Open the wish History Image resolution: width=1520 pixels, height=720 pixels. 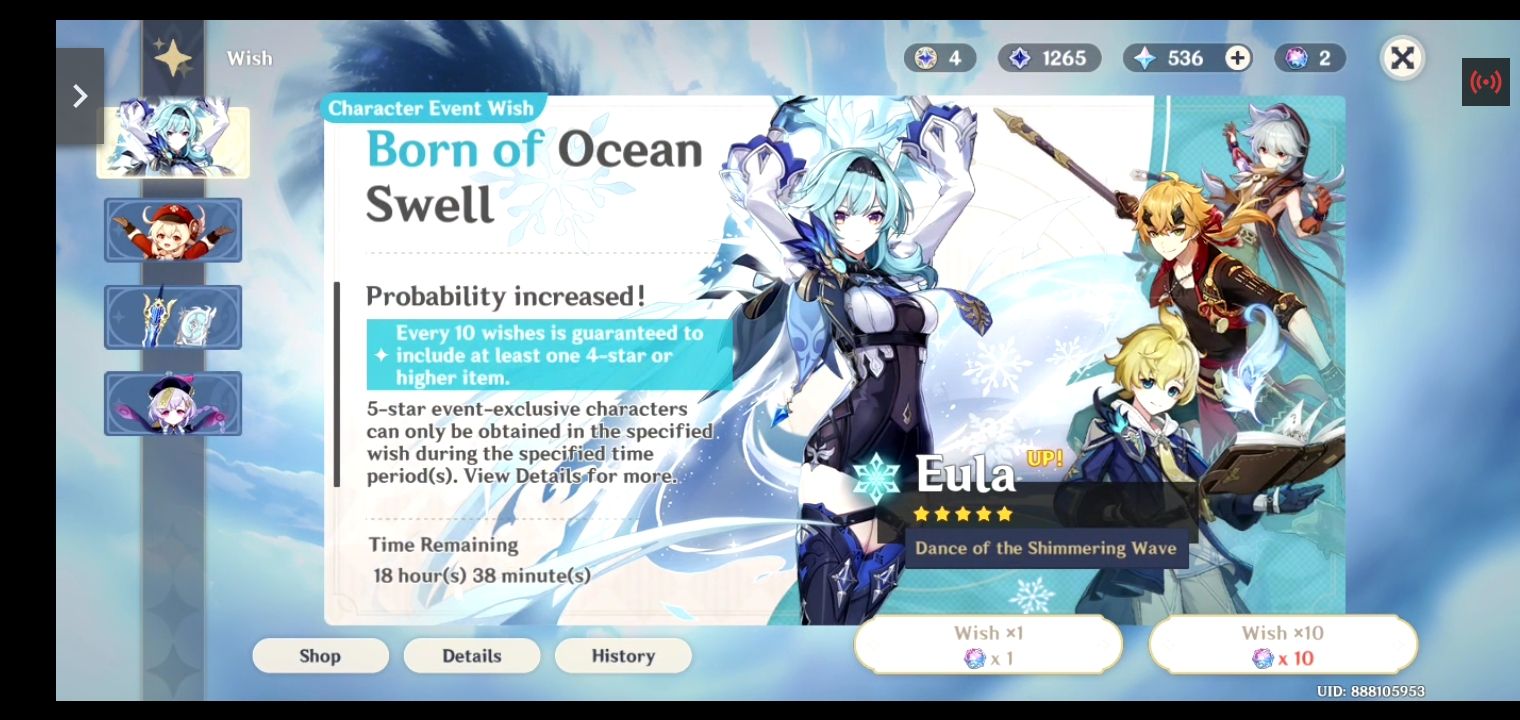click(x=623, y=656)
